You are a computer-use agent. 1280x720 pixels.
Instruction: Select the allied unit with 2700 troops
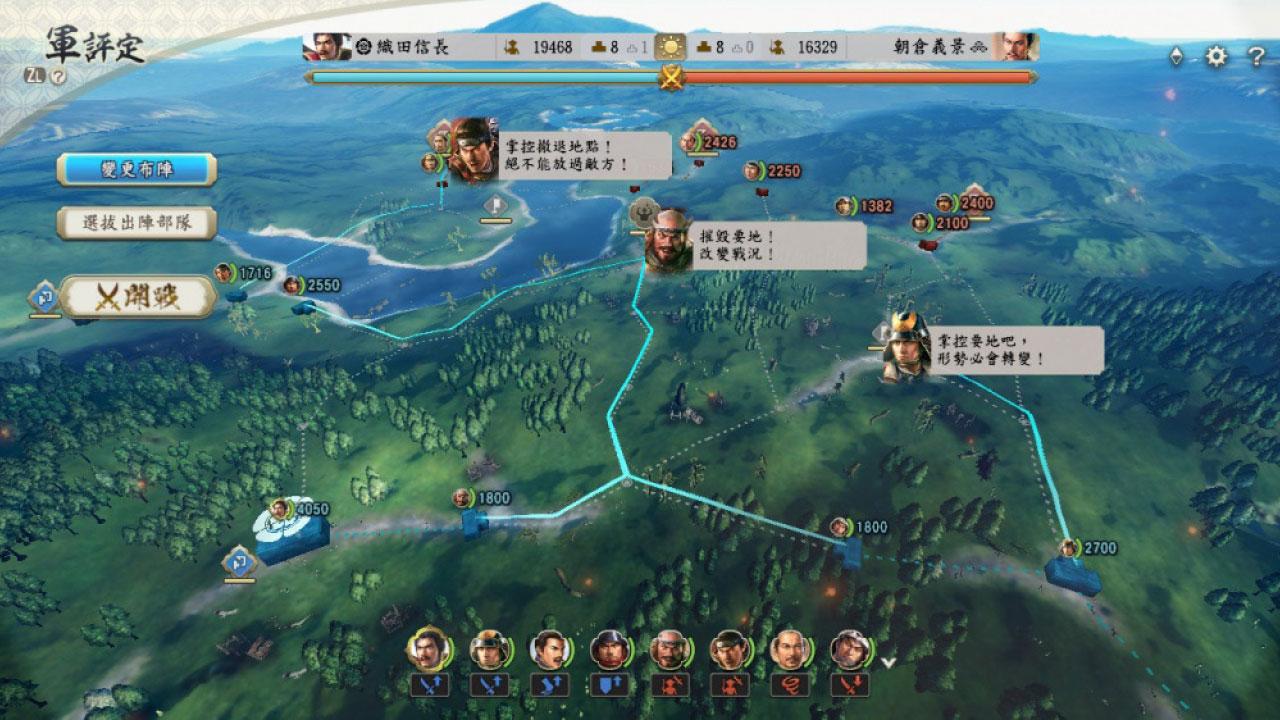click(x=1072, y=572)
